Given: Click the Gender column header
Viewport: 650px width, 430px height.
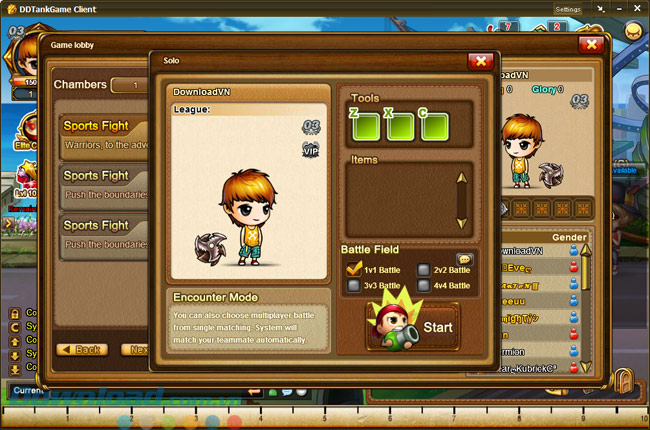Looking at the screenshot, I should point(569,237).
